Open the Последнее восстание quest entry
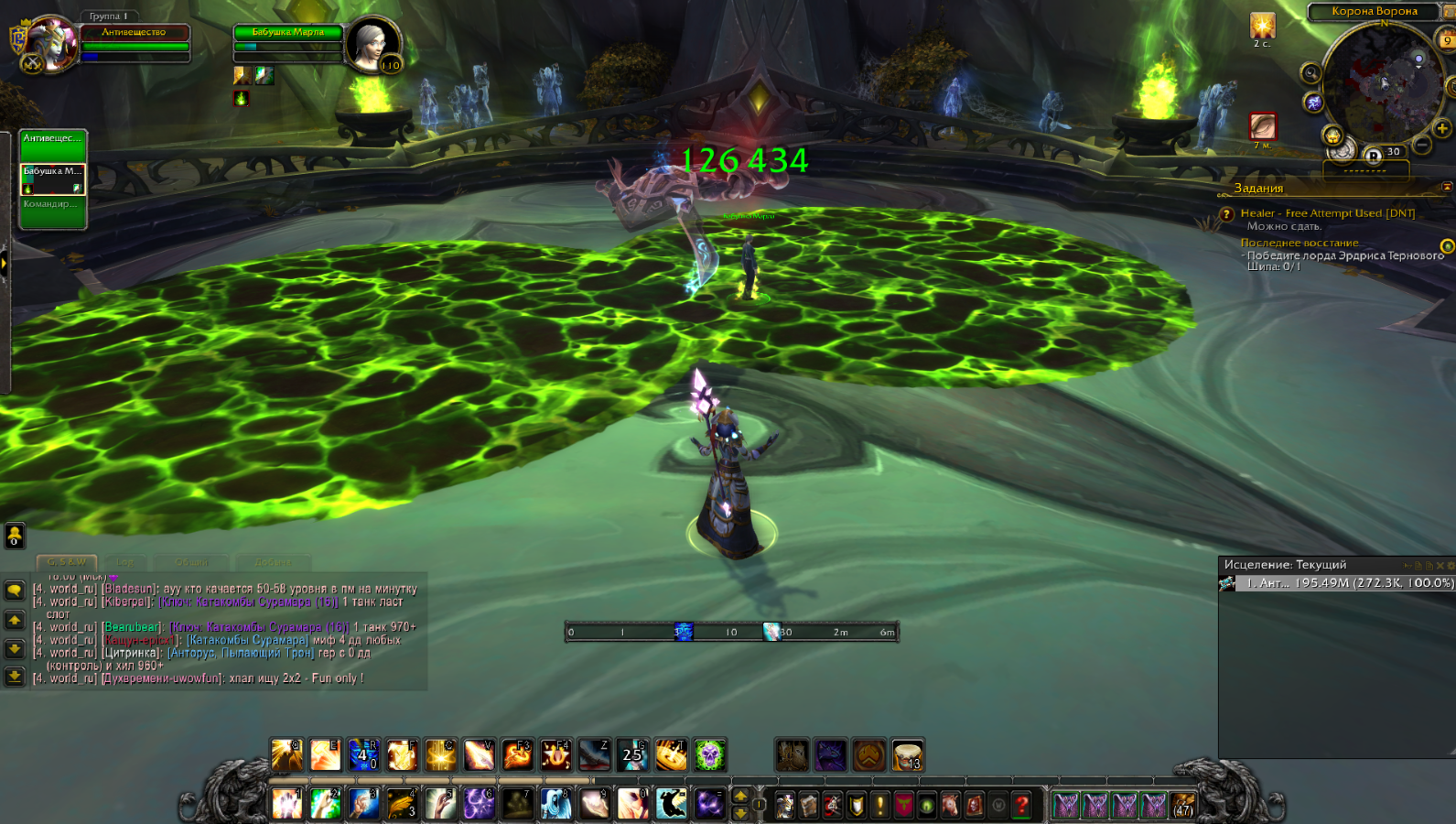This screenshot has height=824, width=1456. [x=1300, y=243]
